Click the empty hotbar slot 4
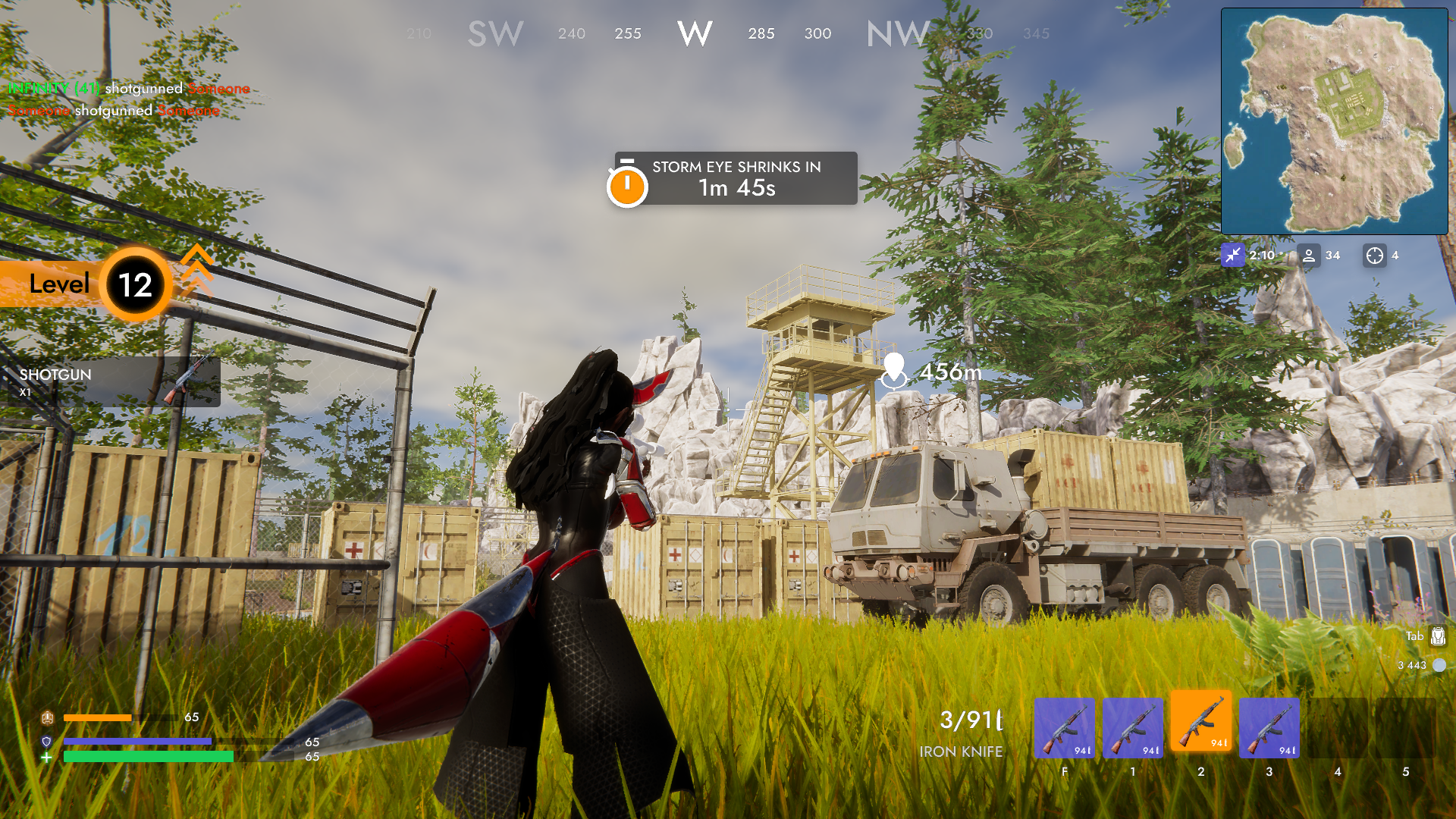Viewport: 1456px width, 819px height. coord(1336,726)
